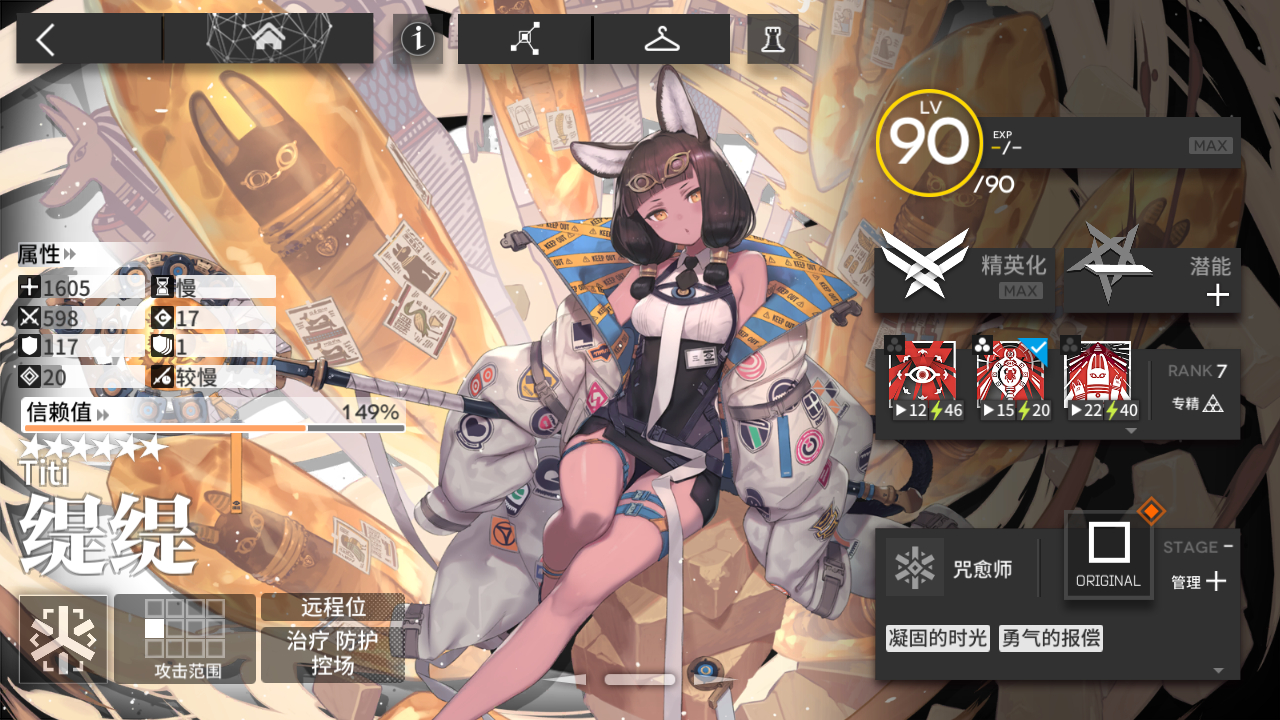Show the 攻击范围 attack range panel
Image resolution: width=1280 pixels, height=720 pixels.
tap(184, 638)
